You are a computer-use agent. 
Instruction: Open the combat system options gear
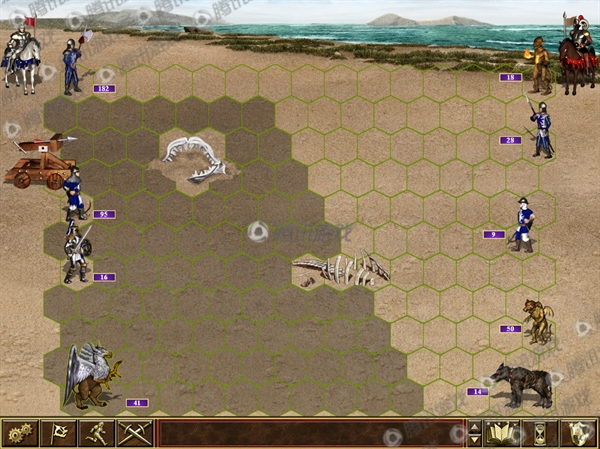[x=19, y=433]
